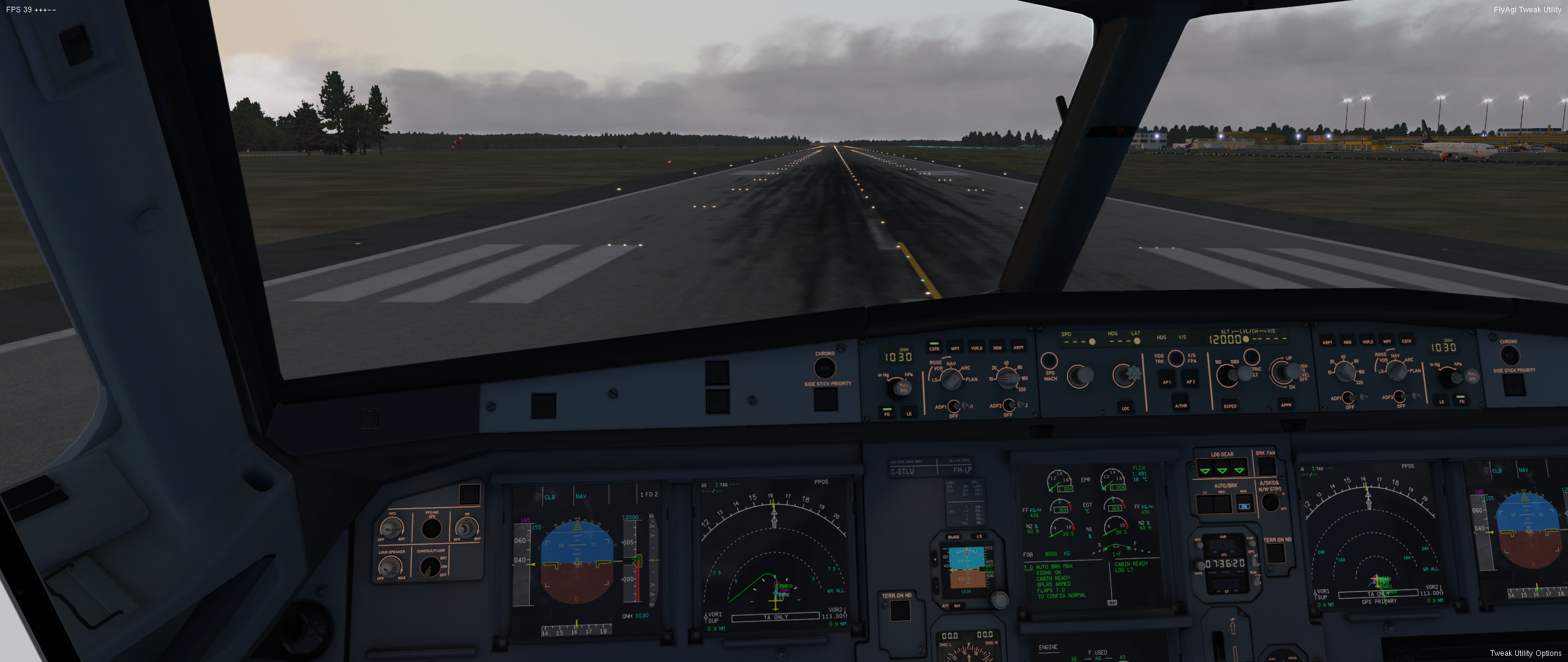Switch the HDG TRK / V/S FPA button
Screen dimensions: 1568x662
pyautogui.click(x=1175, y=358)
